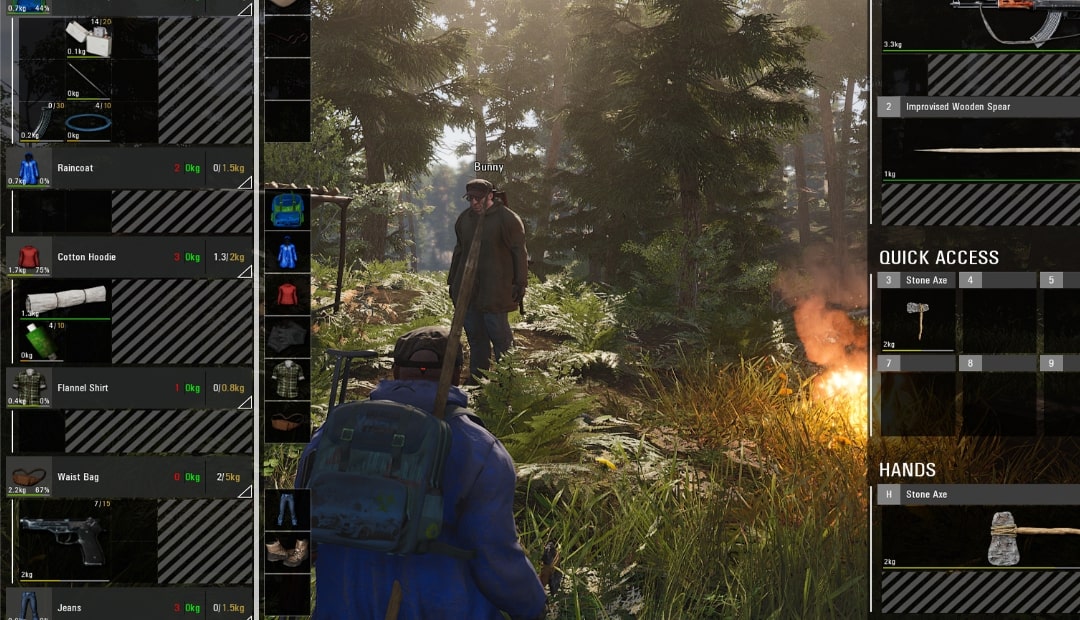Activate the Stone Axe quick access slot
The width and height of the screenshot is (1080, 620).
click(917, 314)
